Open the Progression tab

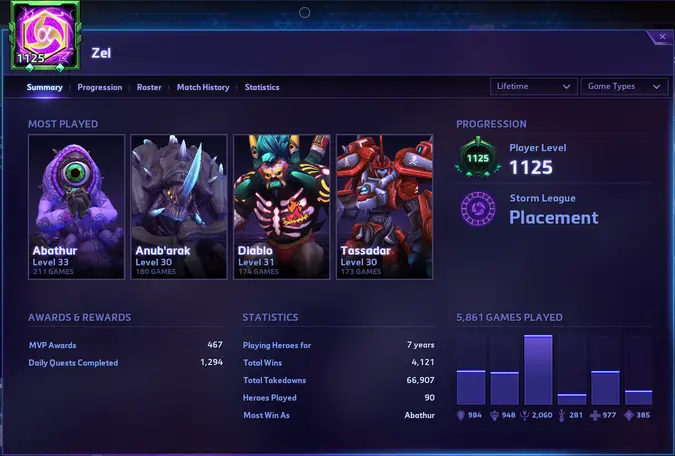tap(100, 87)
